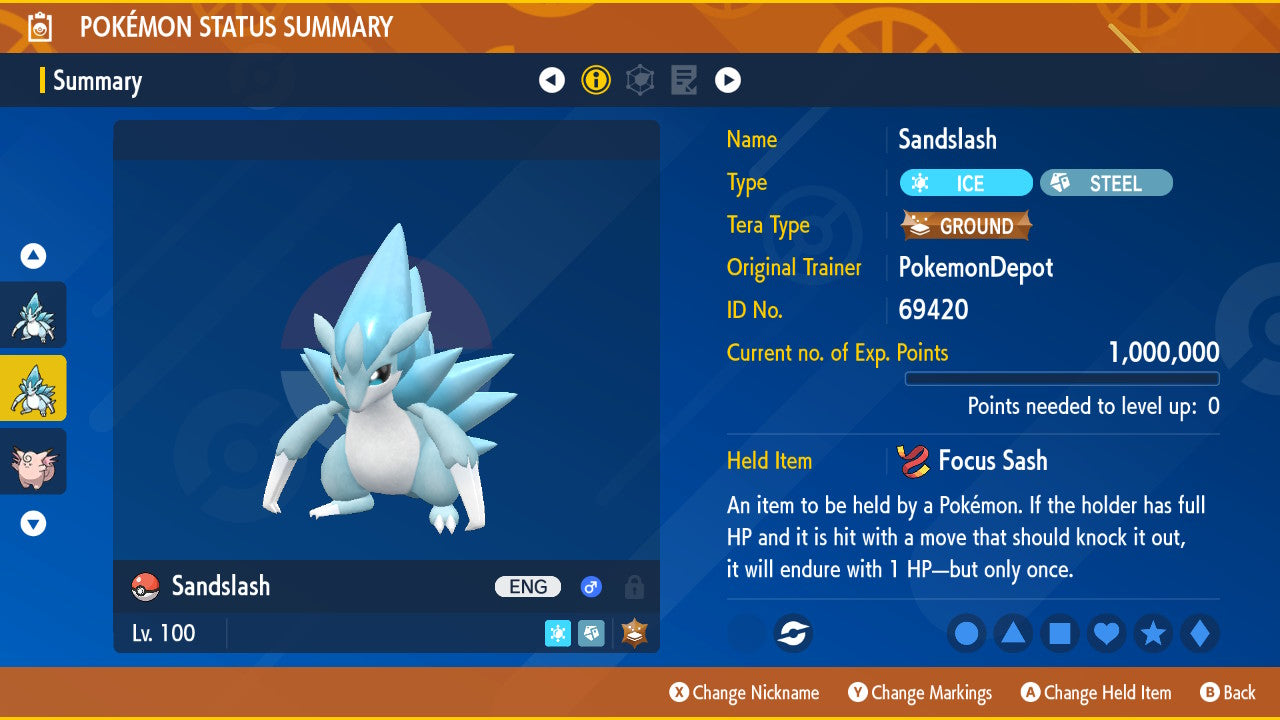
Task: Toggle the heart marking
Action: 1107,634
